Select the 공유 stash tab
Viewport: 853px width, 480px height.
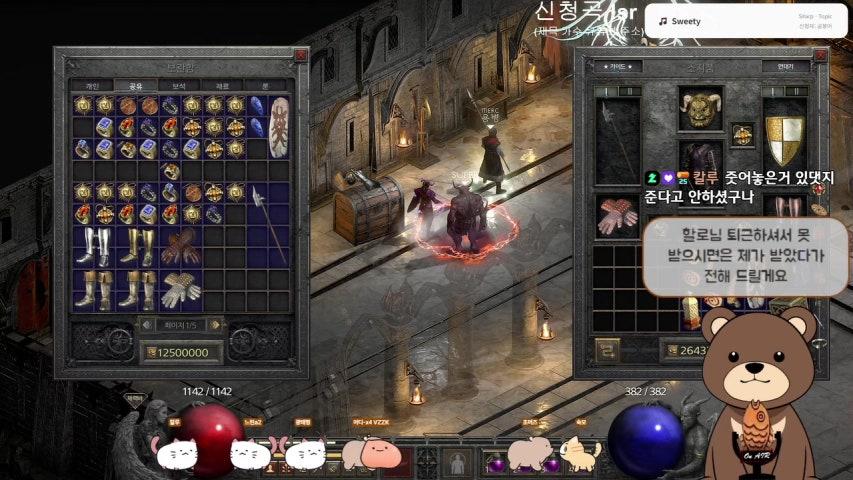coord(135,86)
